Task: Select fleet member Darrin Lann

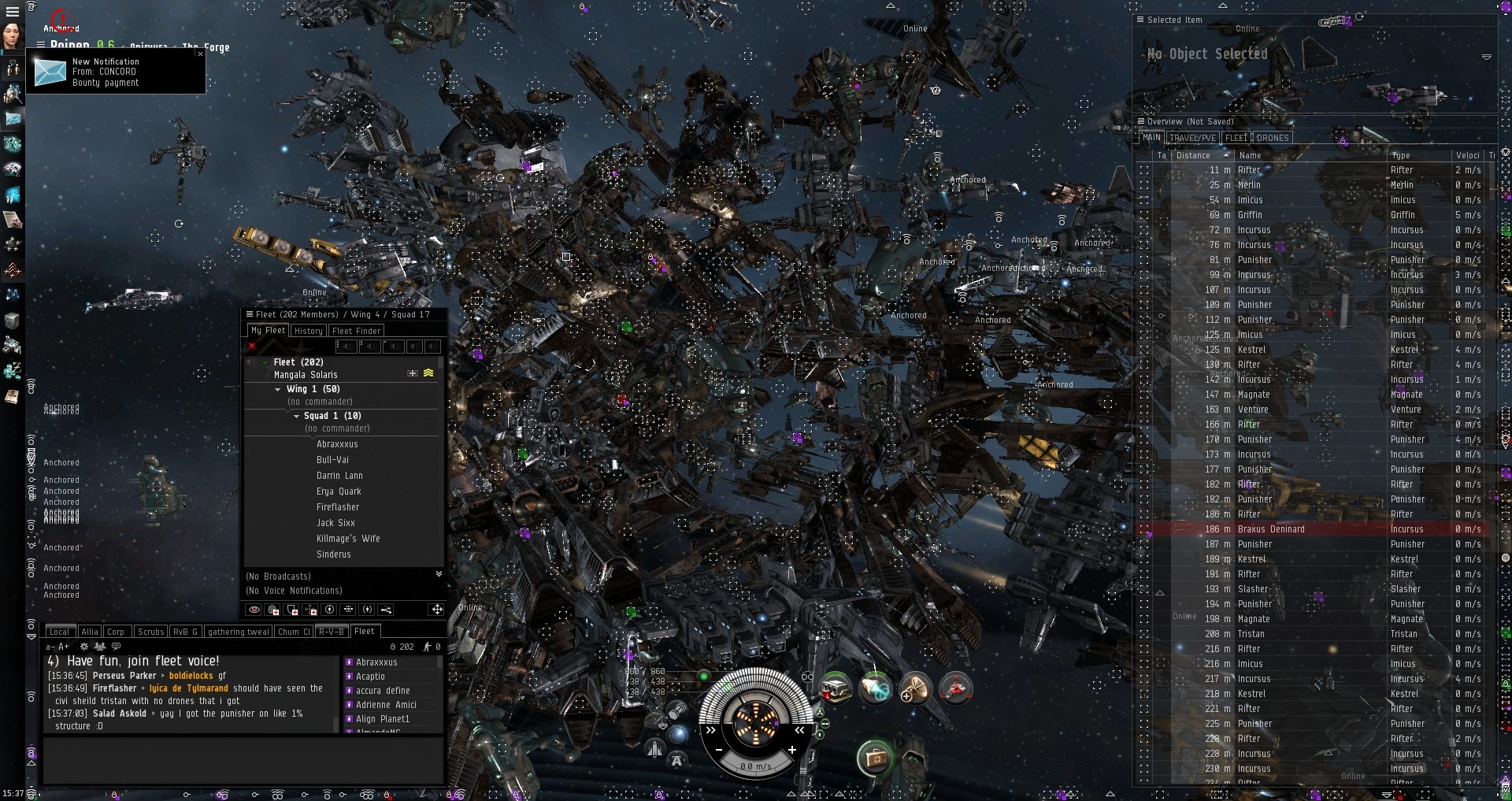Action: [339, 476]
